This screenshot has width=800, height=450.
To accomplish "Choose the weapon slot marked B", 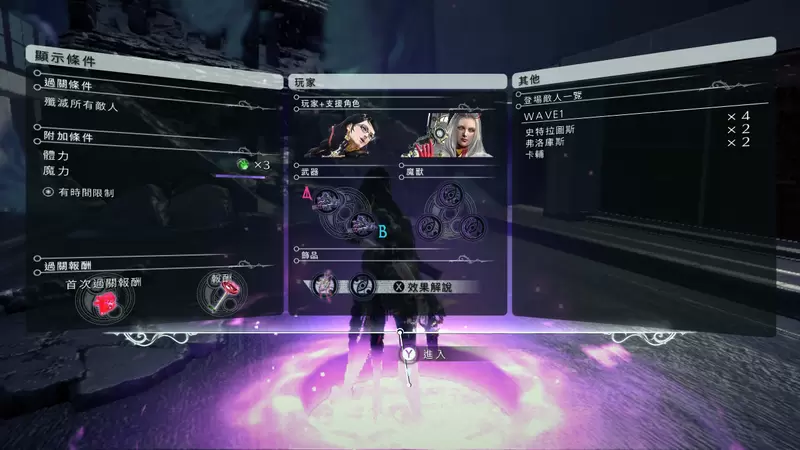I will click(x=362, y=223).
